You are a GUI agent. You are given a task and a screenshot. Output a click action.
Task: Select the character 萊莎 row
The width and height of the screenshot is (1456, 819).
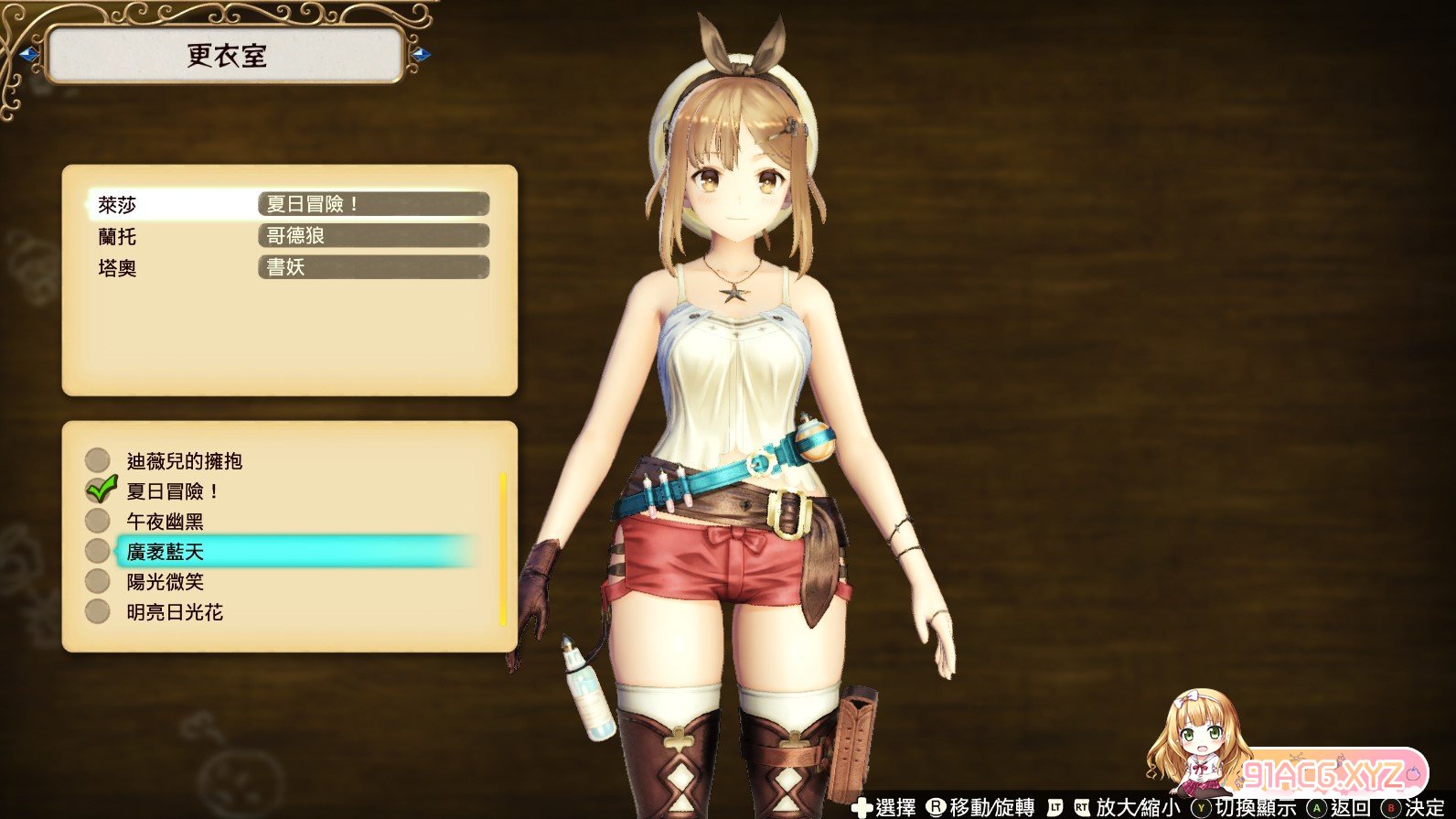tap(291, 204)
